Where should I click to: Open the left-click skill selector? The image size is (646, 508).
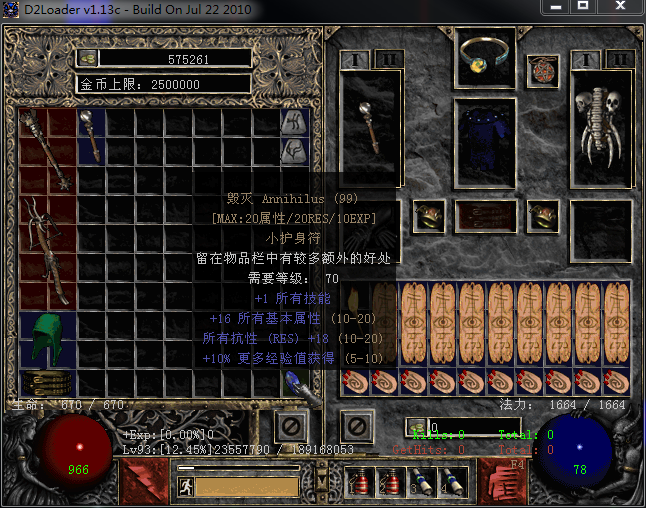(x=139, y=480)
